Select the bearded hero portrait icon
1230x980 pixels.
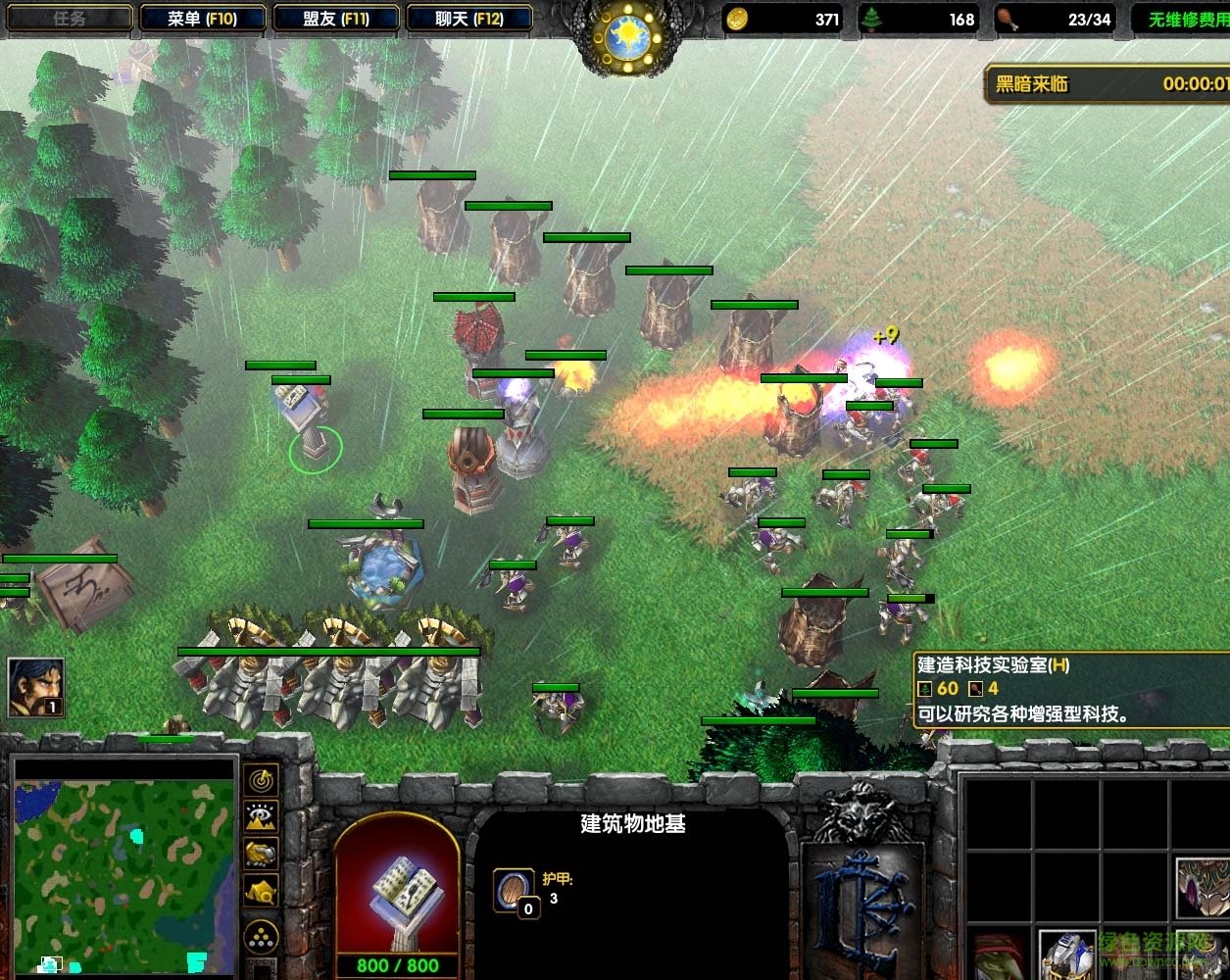coord(36,686)
